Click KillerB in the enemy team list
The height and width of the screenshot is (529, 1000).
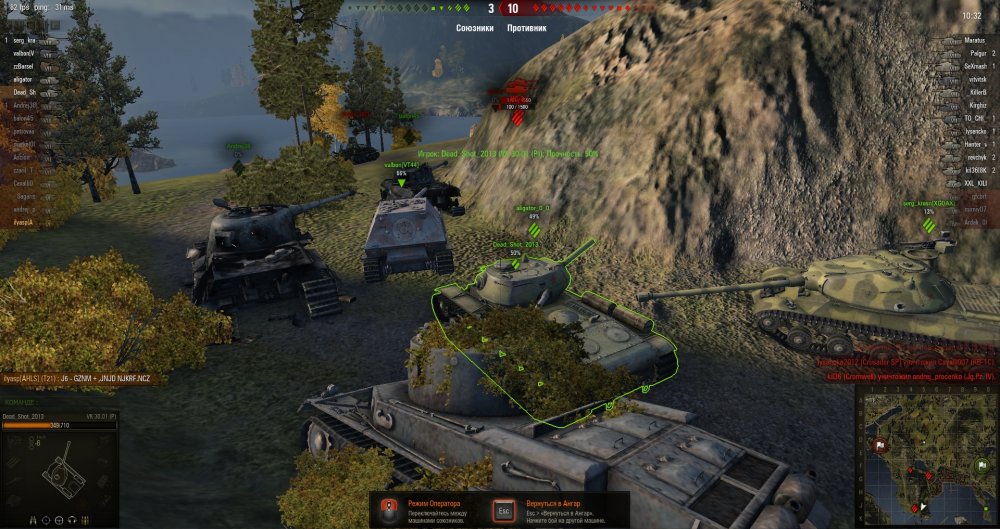pyautogui.click(x=976, y=91)
